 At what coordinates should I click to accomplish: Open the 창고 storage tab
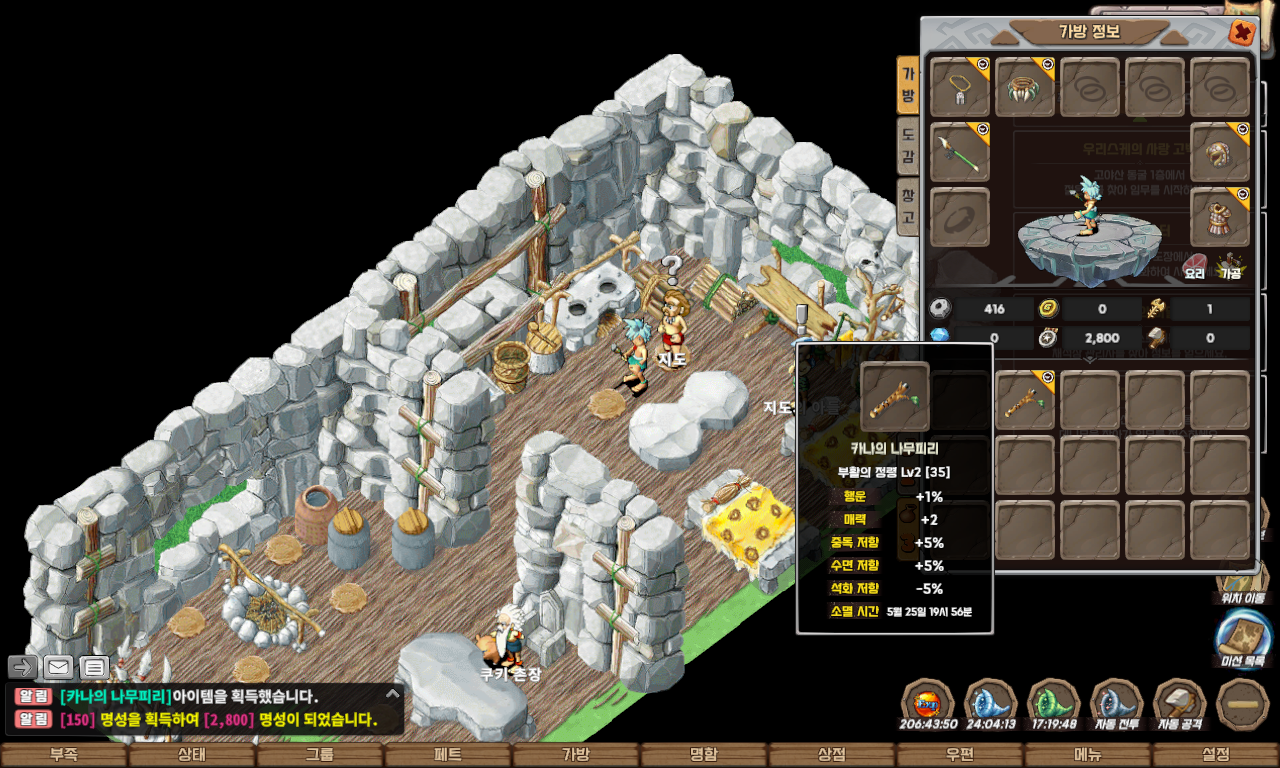(907, 205)
